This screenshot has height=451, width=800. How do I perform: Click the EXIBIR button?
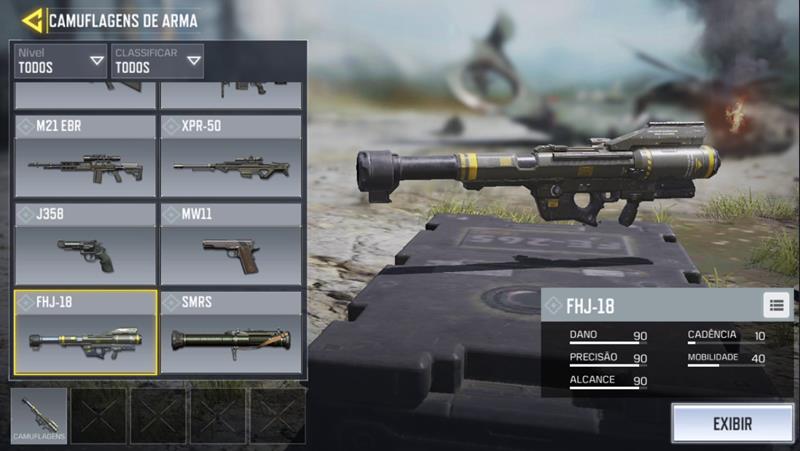point(732,423)
